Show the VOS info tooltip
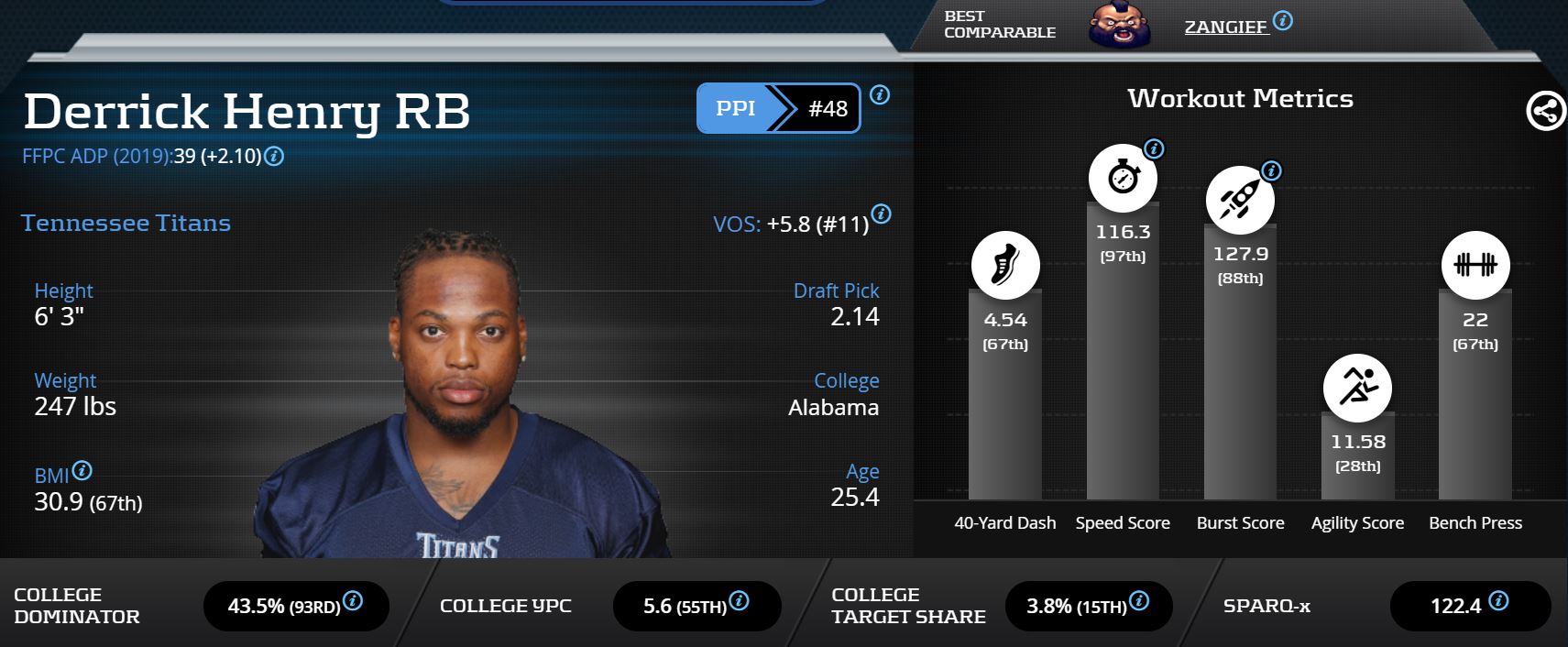This screenshot has width=1568, height=647. click(x=881, y=214)
